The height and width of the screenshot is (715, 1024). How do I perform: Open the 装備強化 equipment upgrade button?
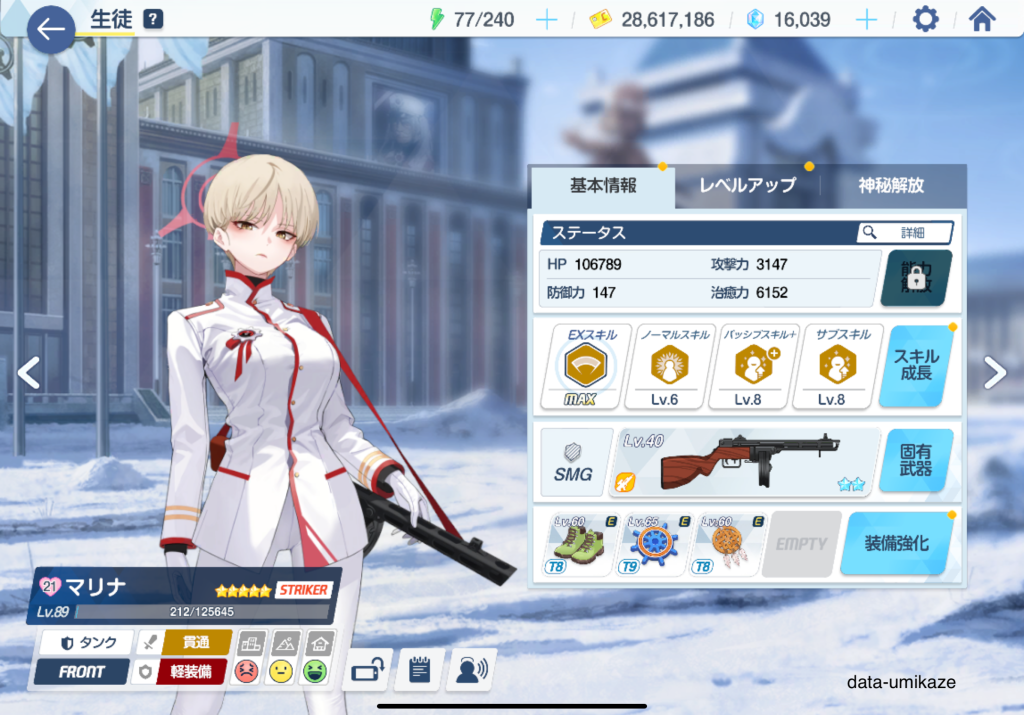(895, 544)
